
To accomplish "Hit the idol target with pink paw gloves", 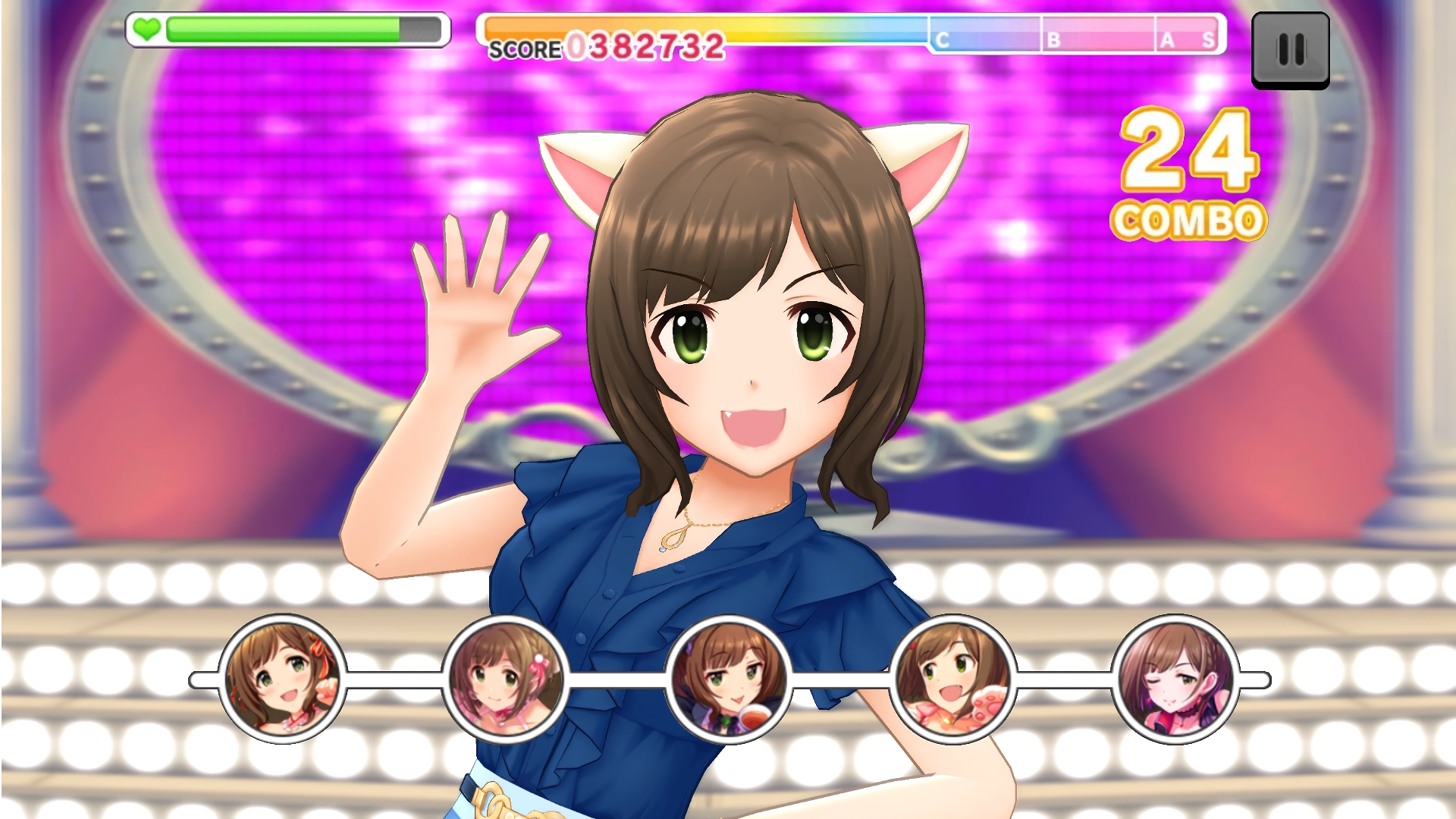I will point(952,679).
